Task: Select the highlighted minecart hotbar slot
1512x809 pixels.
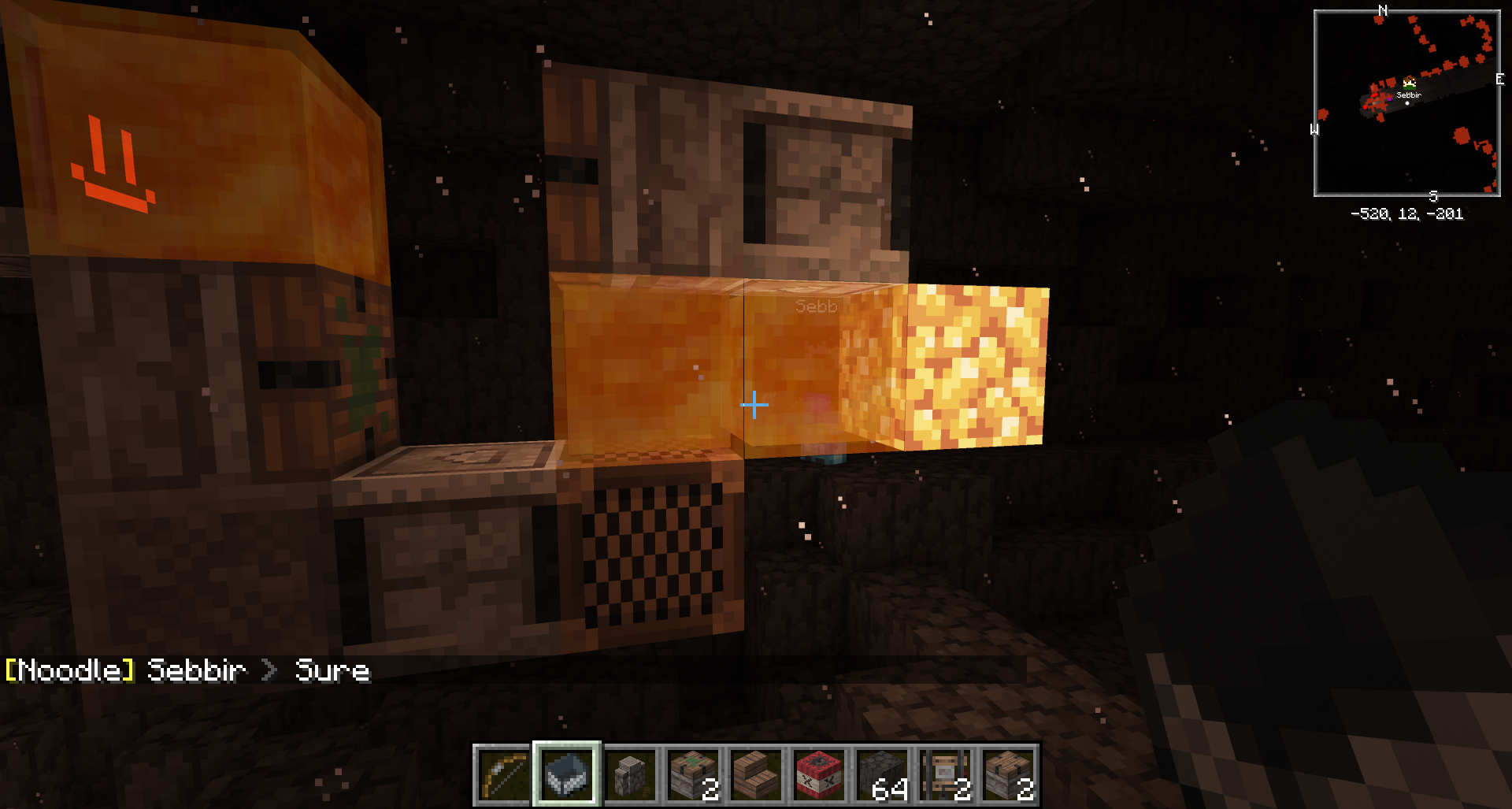Action: pyautogui.click(x=567, y=774)
